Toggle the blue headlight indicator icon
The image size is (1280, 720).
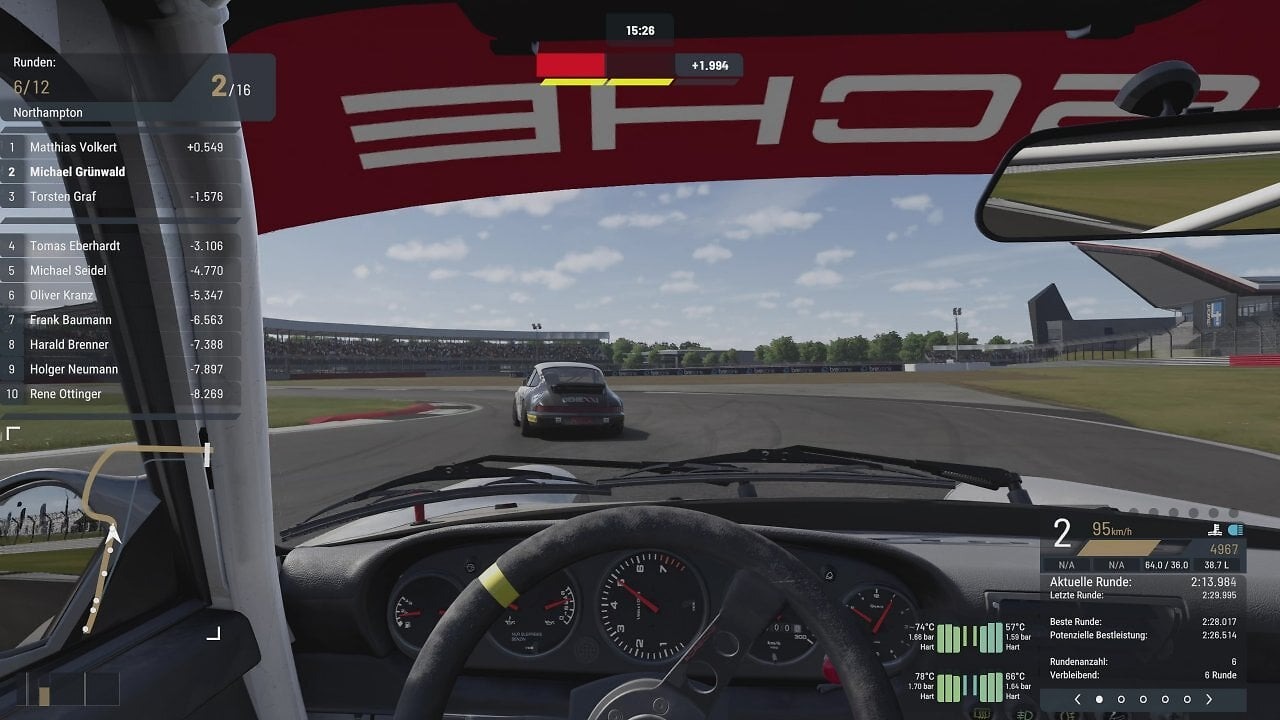pos(1235,530)
